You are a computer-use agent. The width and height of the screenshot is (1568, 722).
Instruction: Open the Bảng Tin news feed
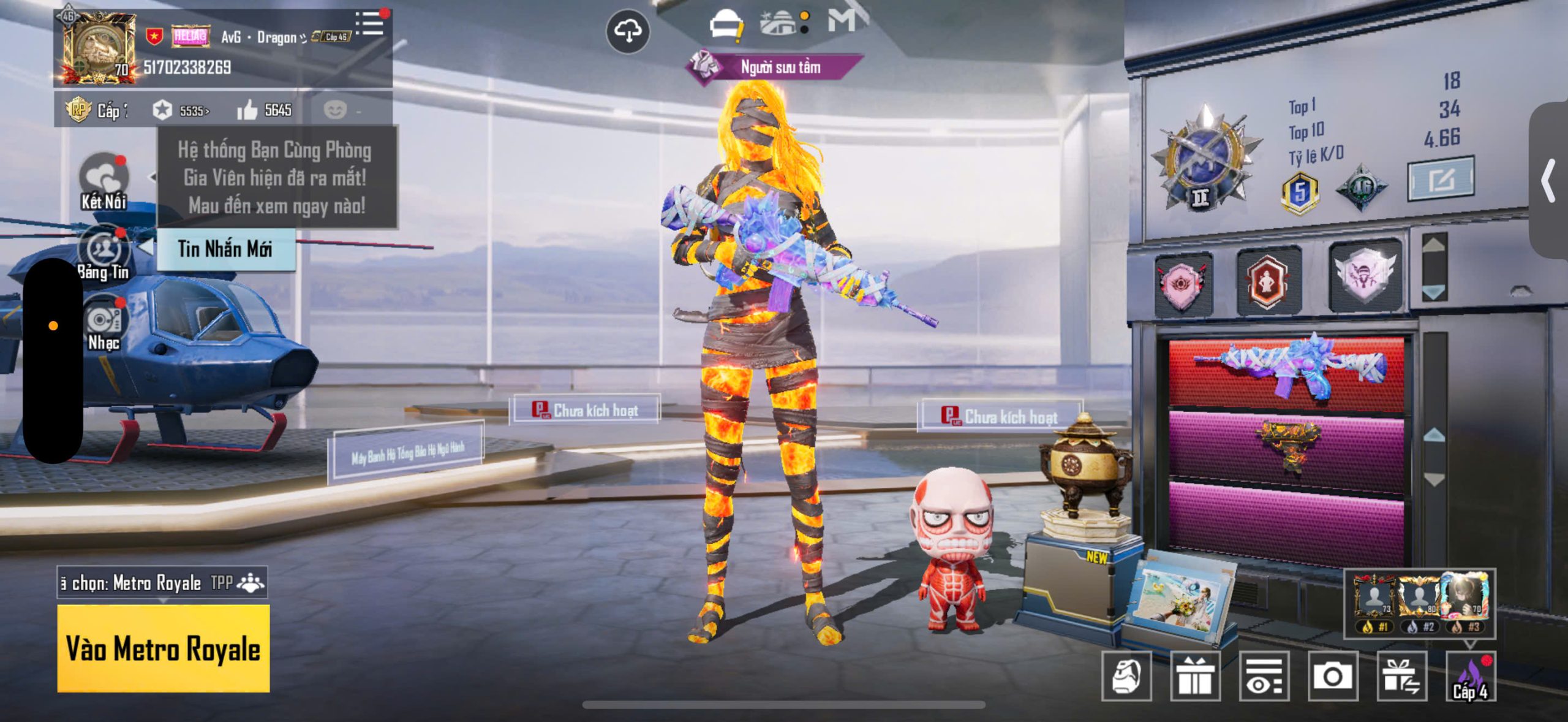(104, 253)
